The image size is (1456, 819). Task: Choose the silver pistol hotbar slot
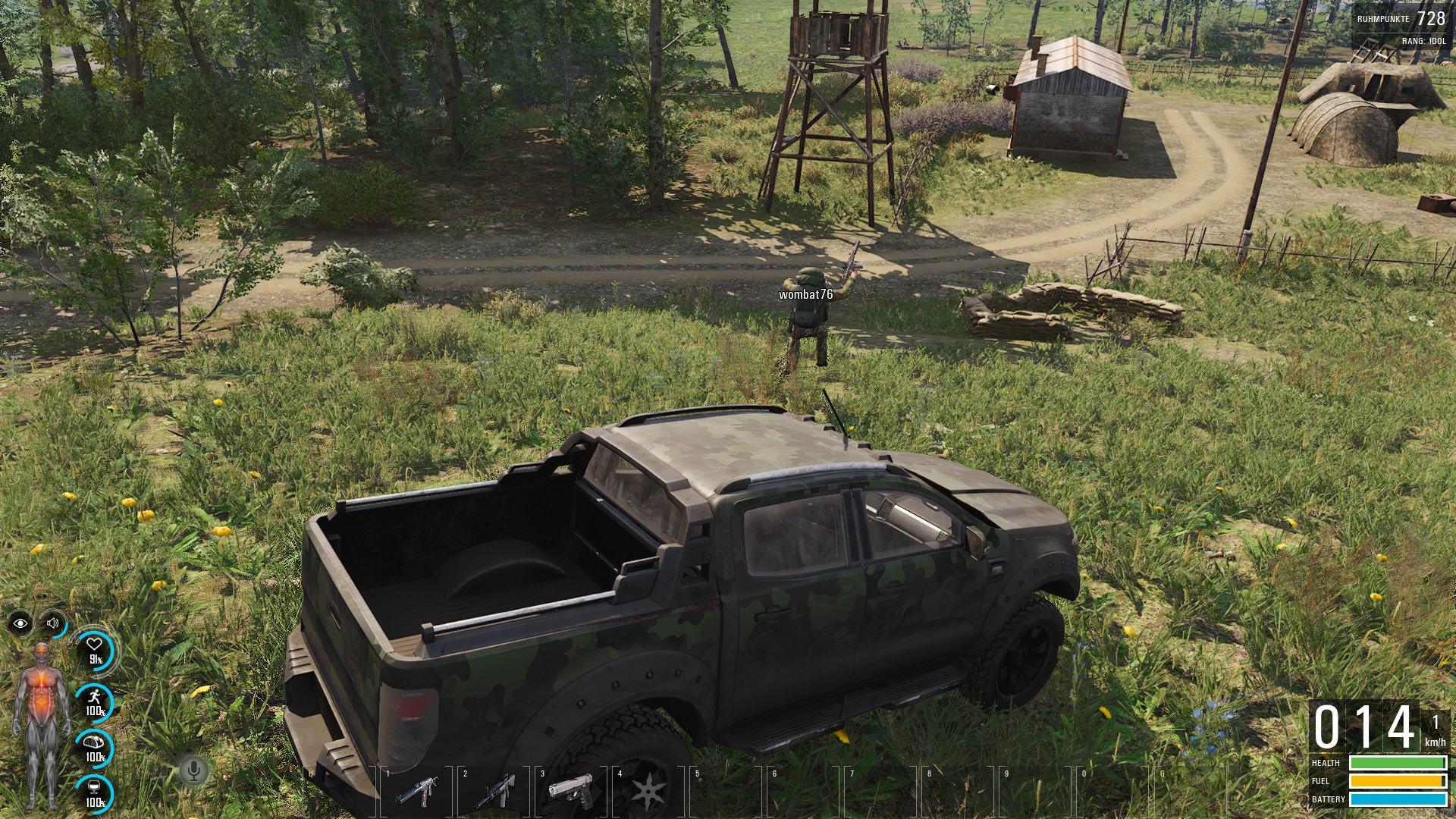click(571, 792)
